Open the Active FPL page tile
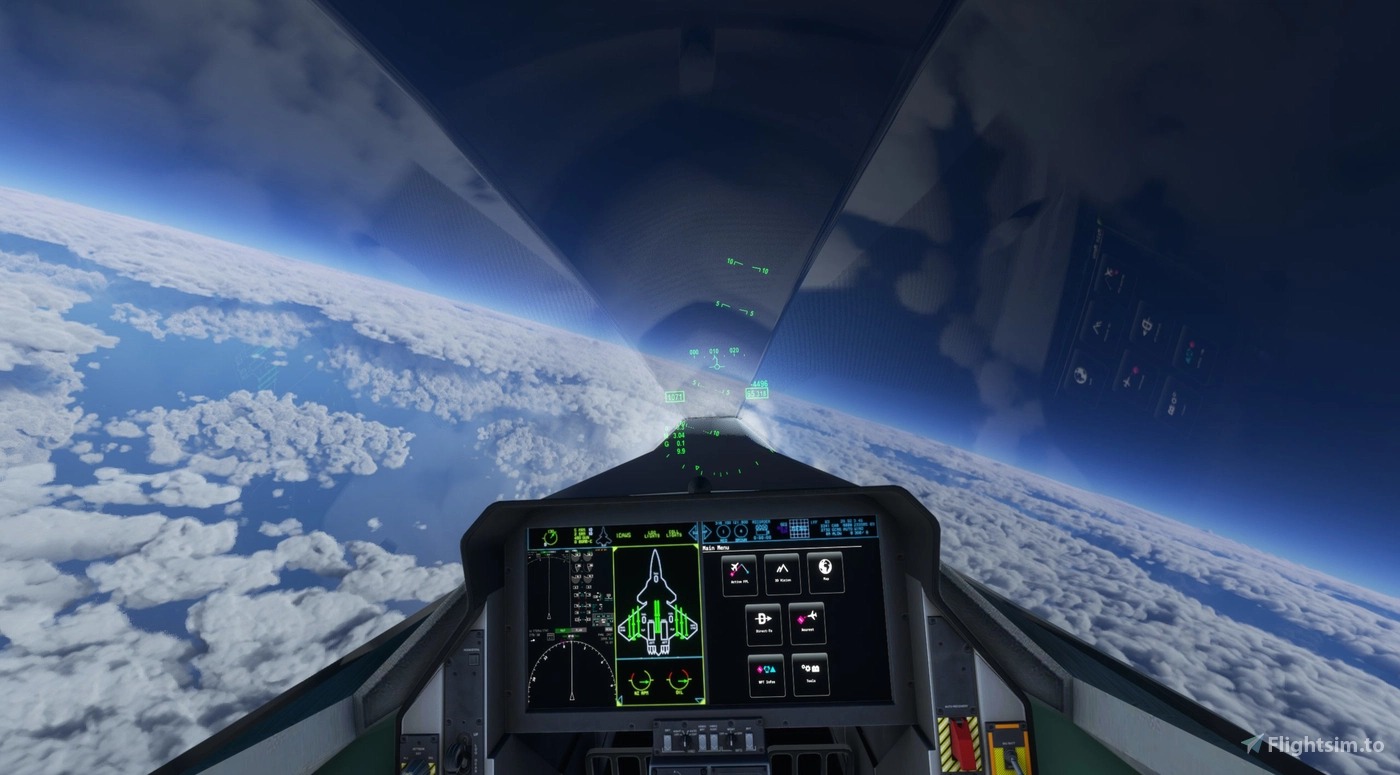This screenshot has height=775, width=1400. (740, 574)
